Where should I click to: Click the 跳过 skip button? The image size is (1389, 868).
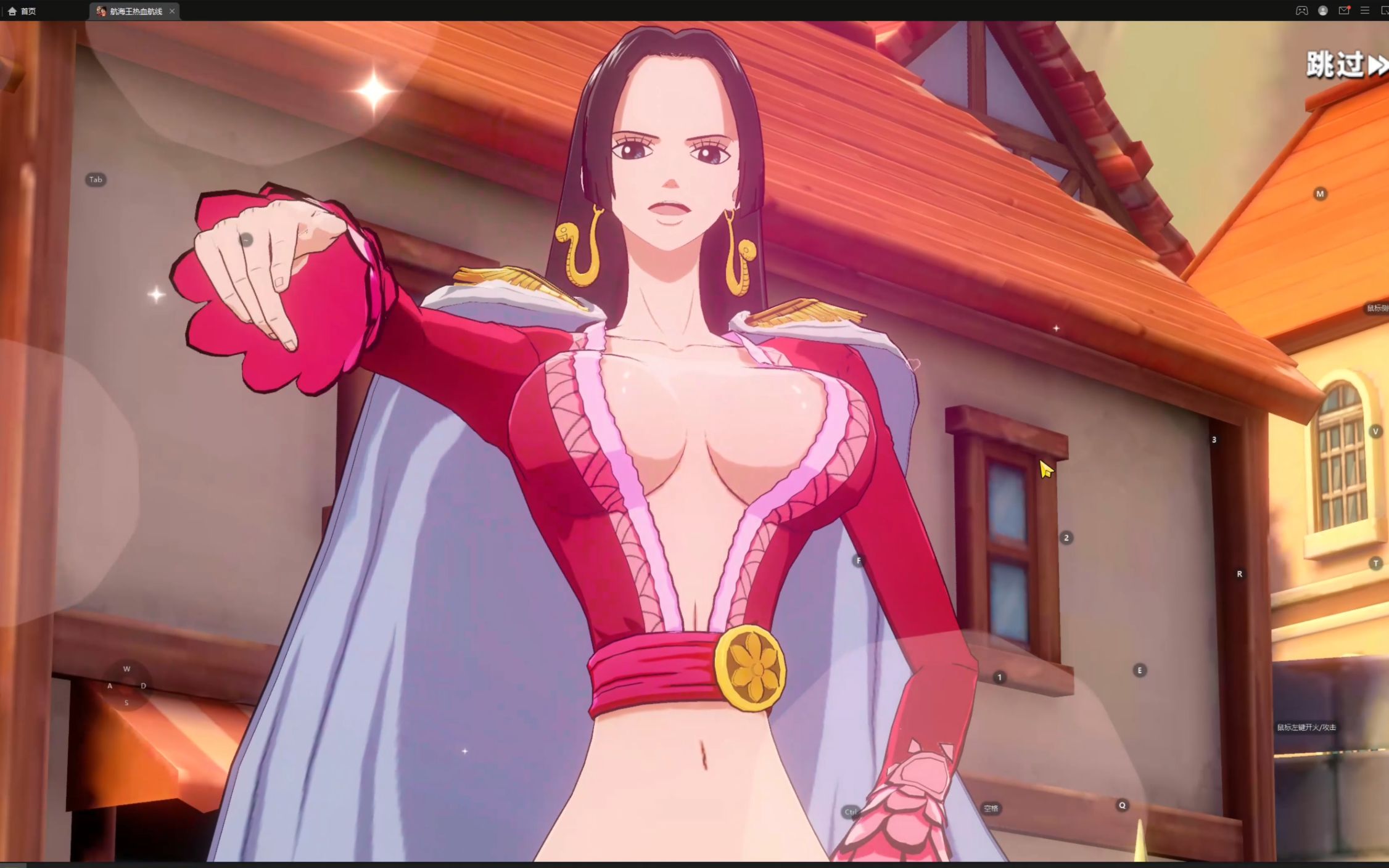(x=1337, y=63)
